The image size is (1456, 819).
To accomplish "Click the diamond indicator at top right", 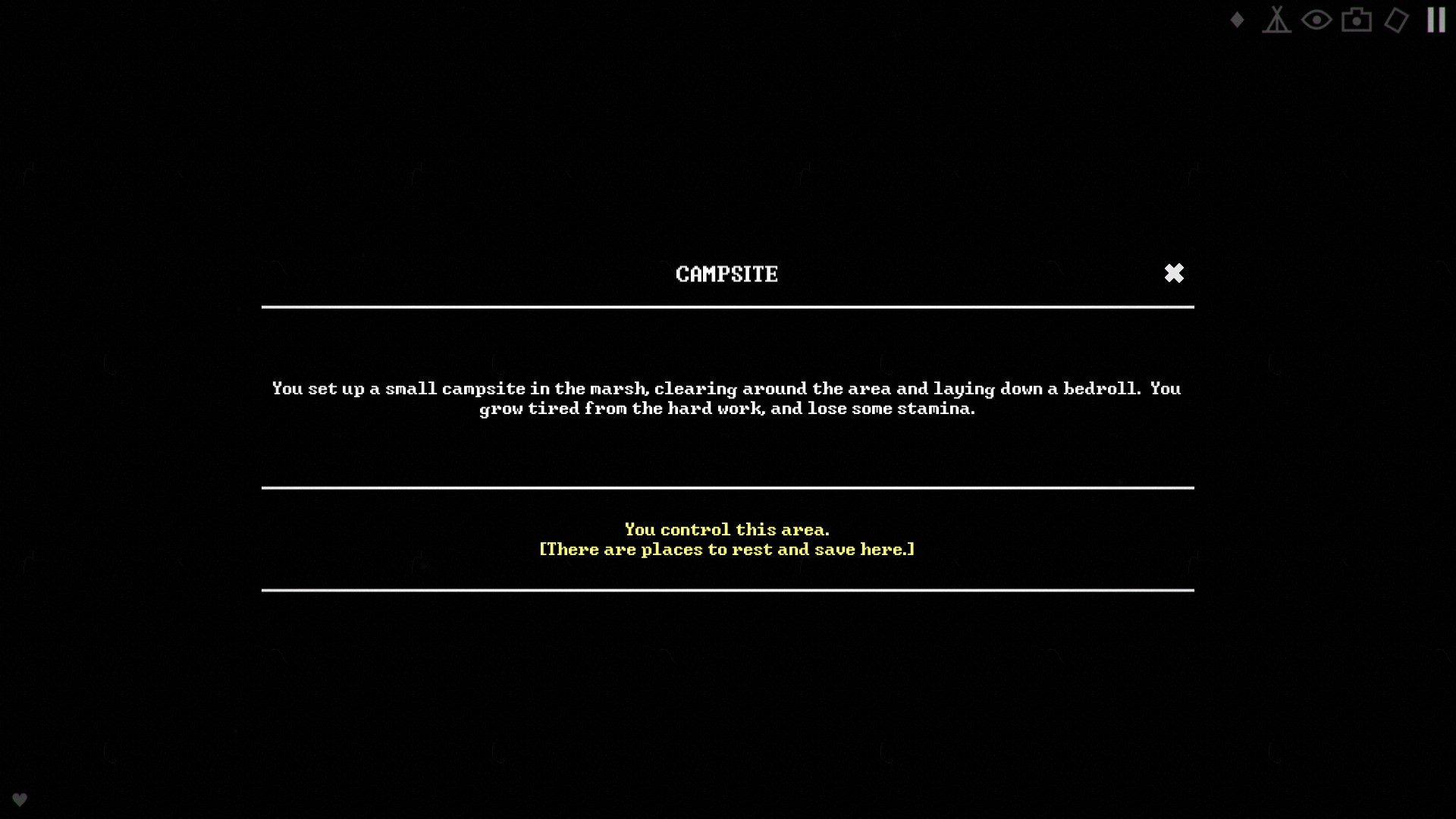I will (x=1236, y=20).
